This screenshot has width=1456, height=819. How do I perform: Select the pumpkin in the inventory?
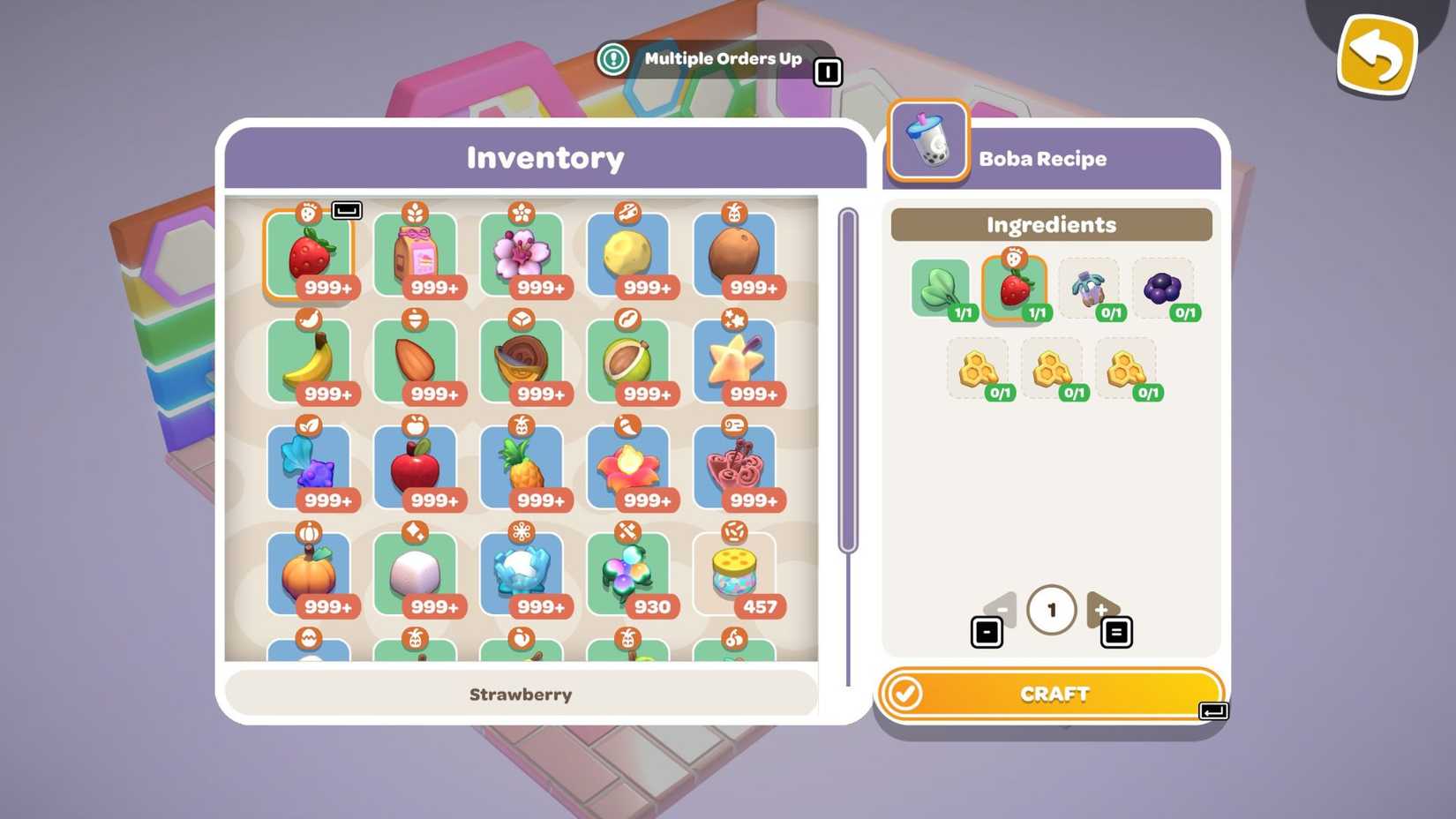click(310, 572)
